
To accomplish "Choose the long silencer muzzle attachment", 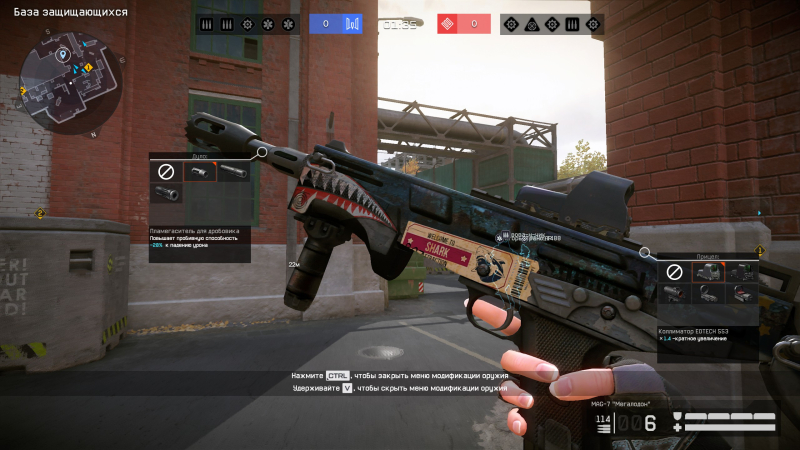I will (x=233, y=172).
